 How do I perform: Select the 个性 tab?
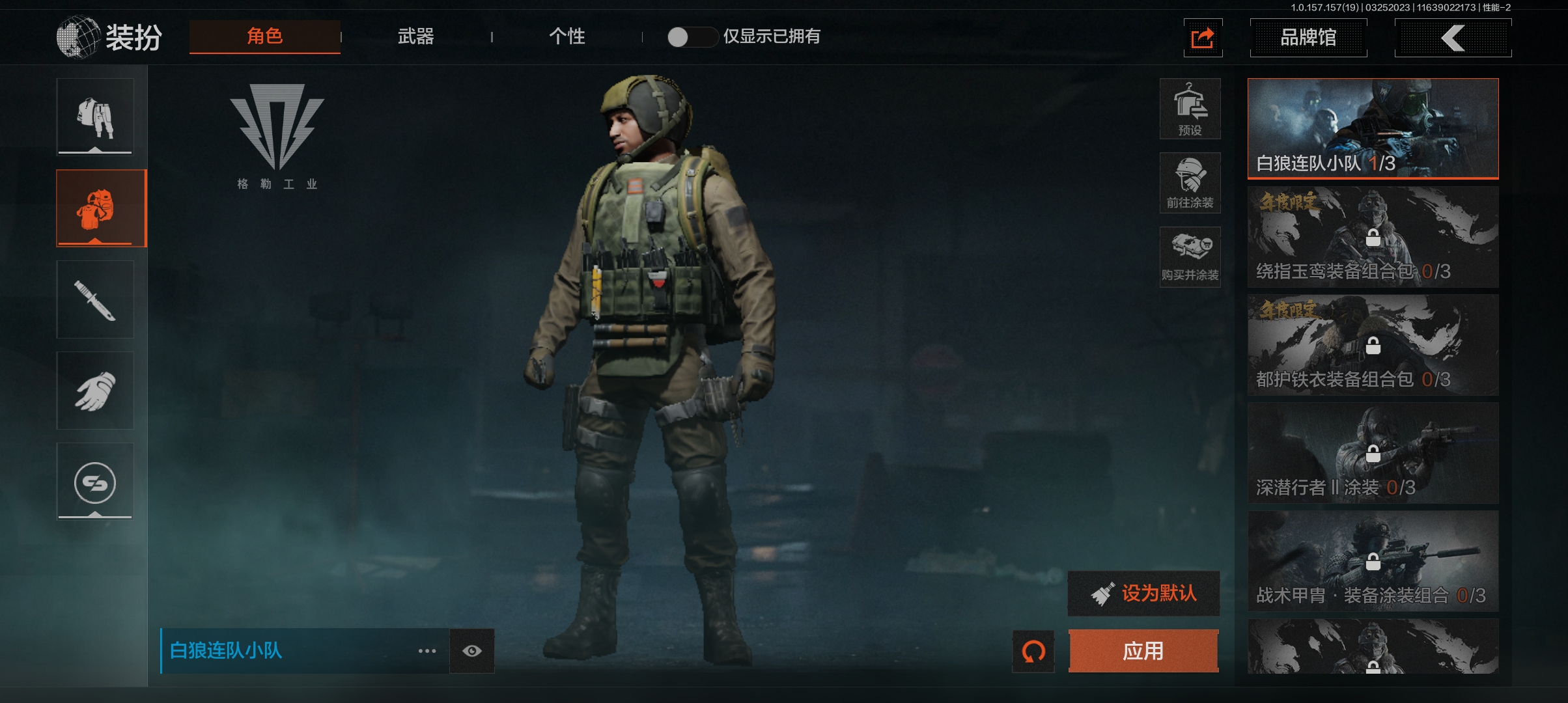567,36
